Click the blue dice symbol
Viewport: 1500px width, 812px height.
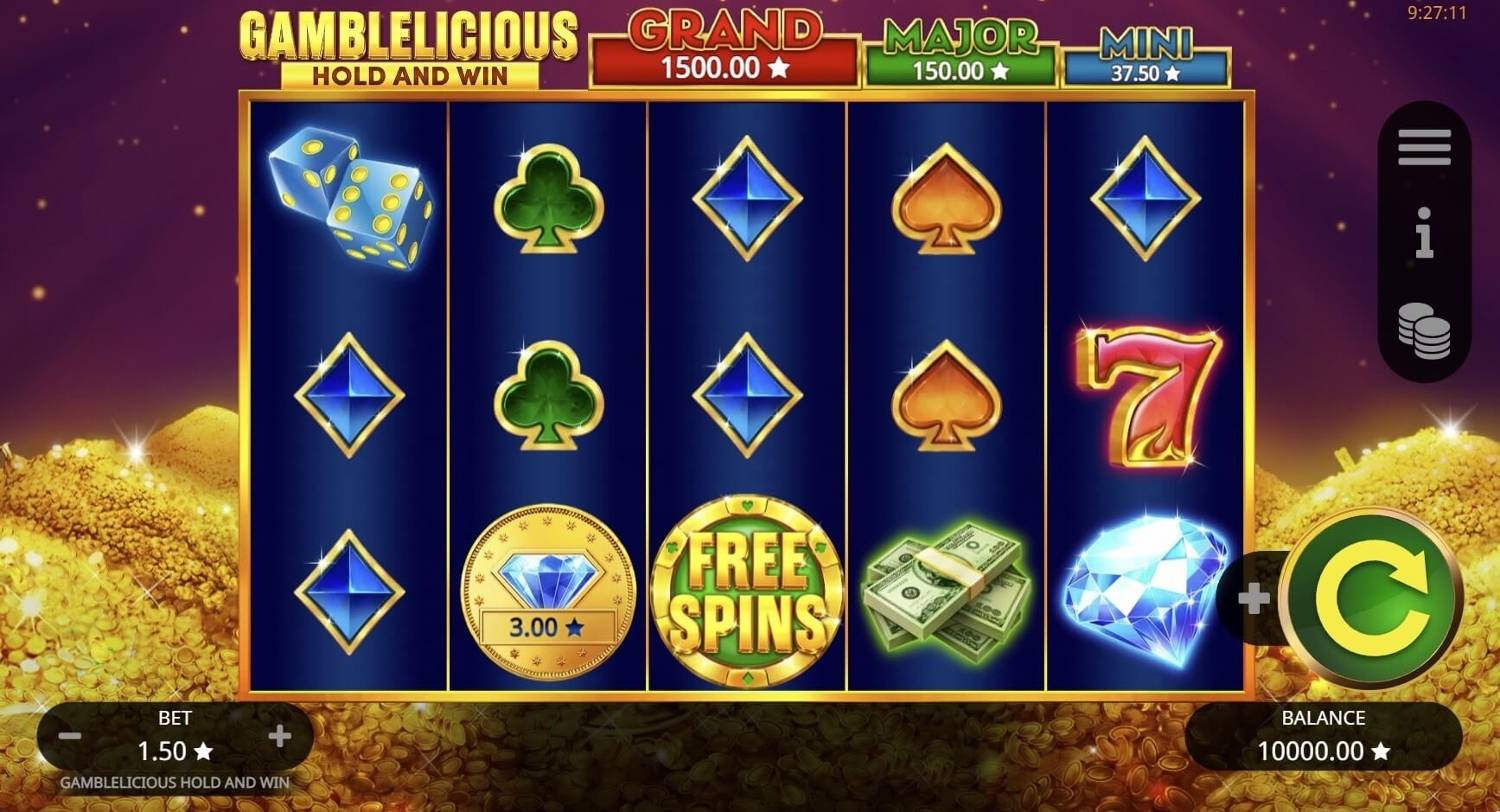(x=350, y=200)
